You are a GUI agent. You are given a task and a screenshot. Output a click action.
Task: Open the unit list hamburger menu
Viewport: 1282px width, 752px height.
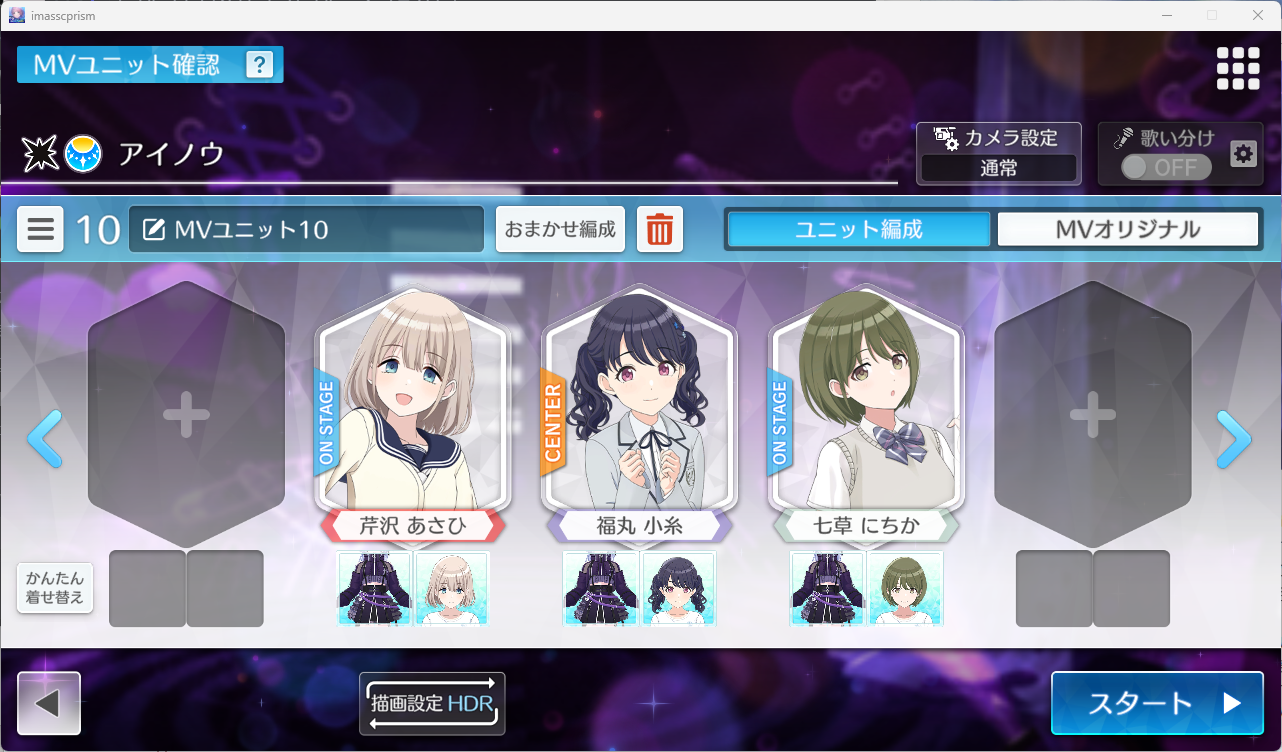pos(41,230)
